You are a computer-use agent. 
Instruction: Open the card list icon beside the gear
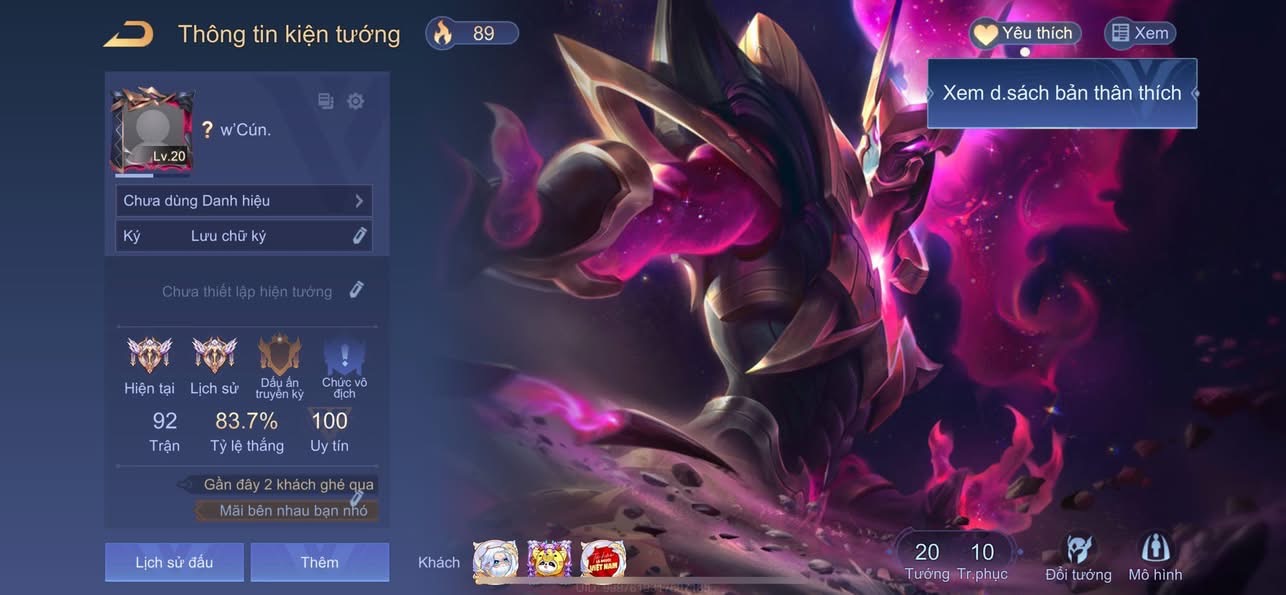tap(326, 101)
